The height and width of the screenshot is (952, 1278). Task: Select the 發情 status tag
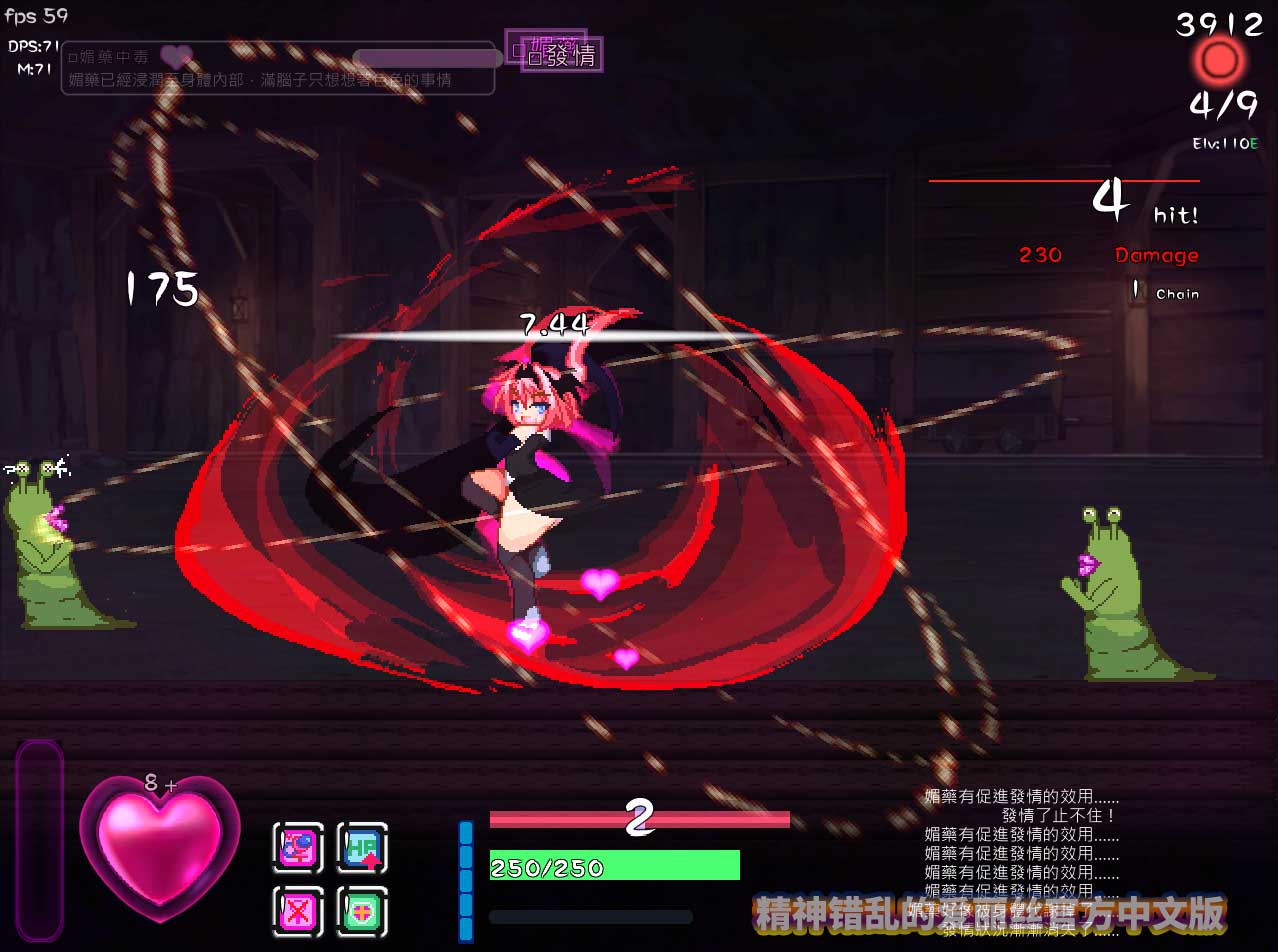pyautogui.click(x=563, y=56)
